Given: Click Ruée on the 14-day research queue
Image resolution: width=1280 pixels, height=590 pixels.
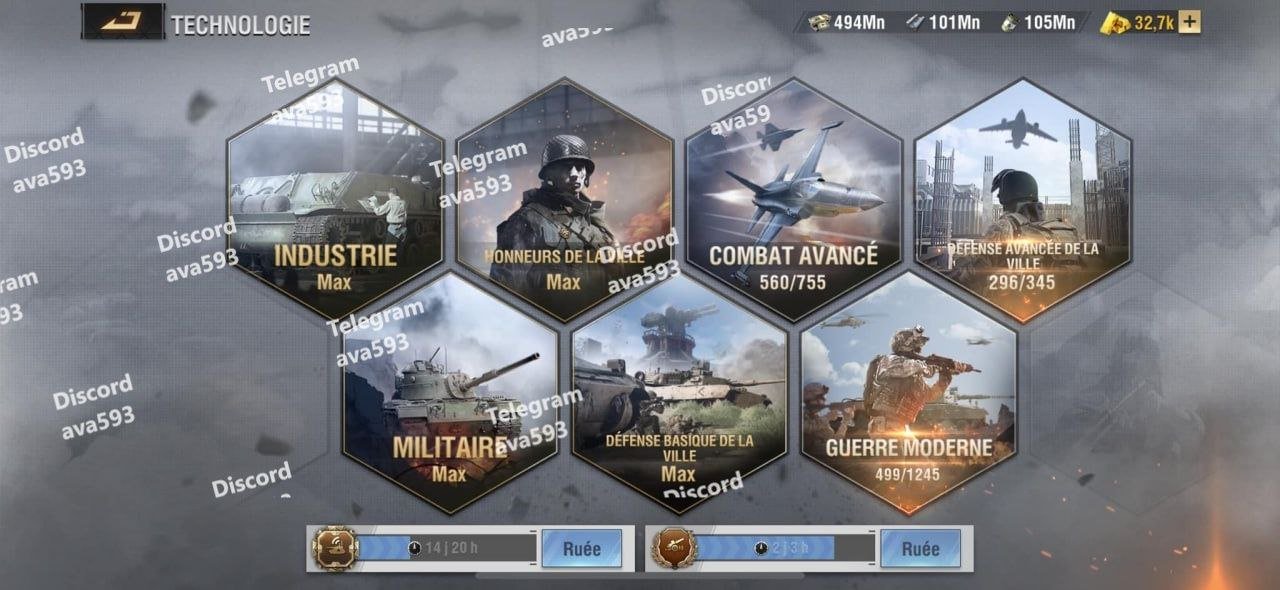Looking at the screenshot, I should click(x=581, y=549).
